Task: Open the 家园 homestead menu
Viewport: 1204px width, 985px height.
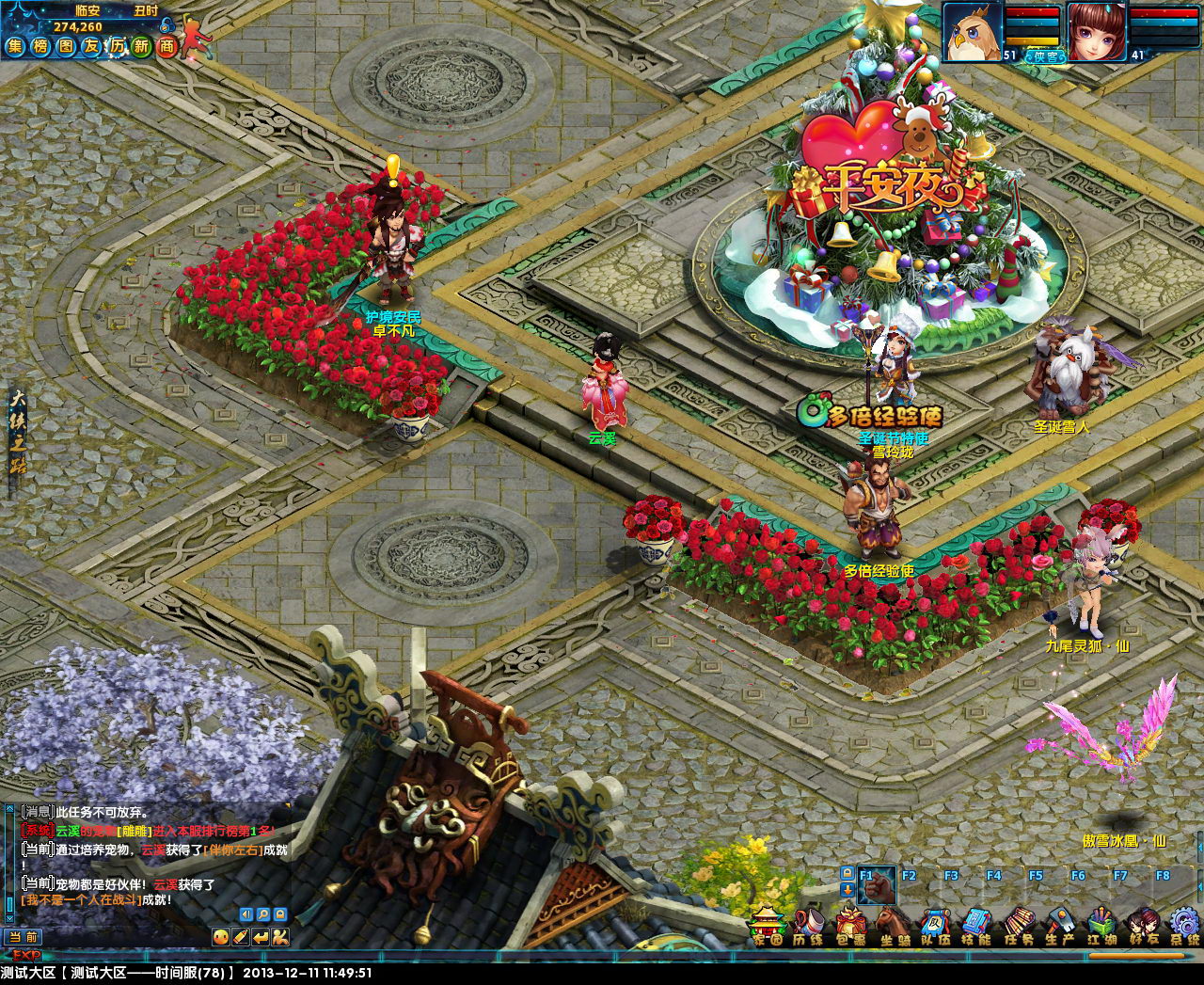Action: coord(768,924)
